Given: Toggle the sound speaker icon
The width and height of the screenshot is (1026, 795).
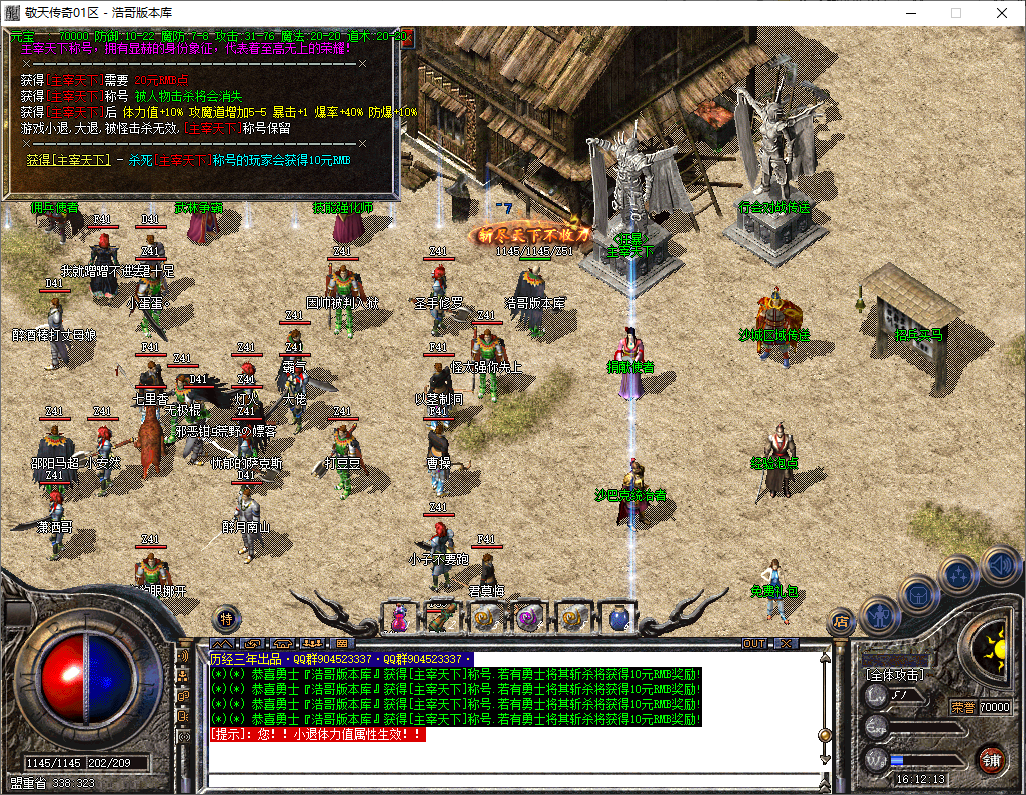Looking at the screenshot, I should pos(999,564).
